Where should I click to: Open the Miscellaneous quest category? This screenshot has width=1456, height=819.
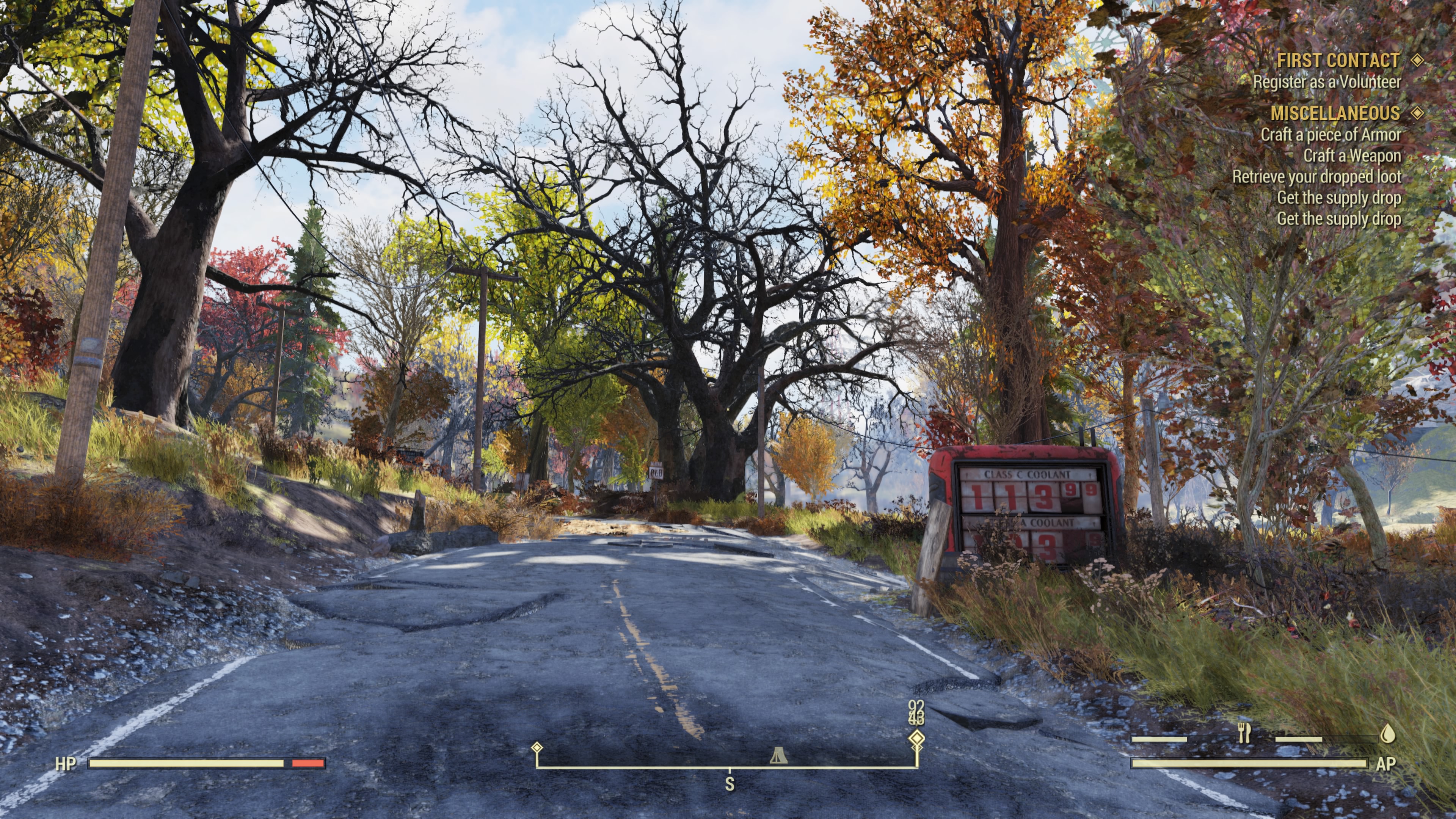tap(1335, 114)
